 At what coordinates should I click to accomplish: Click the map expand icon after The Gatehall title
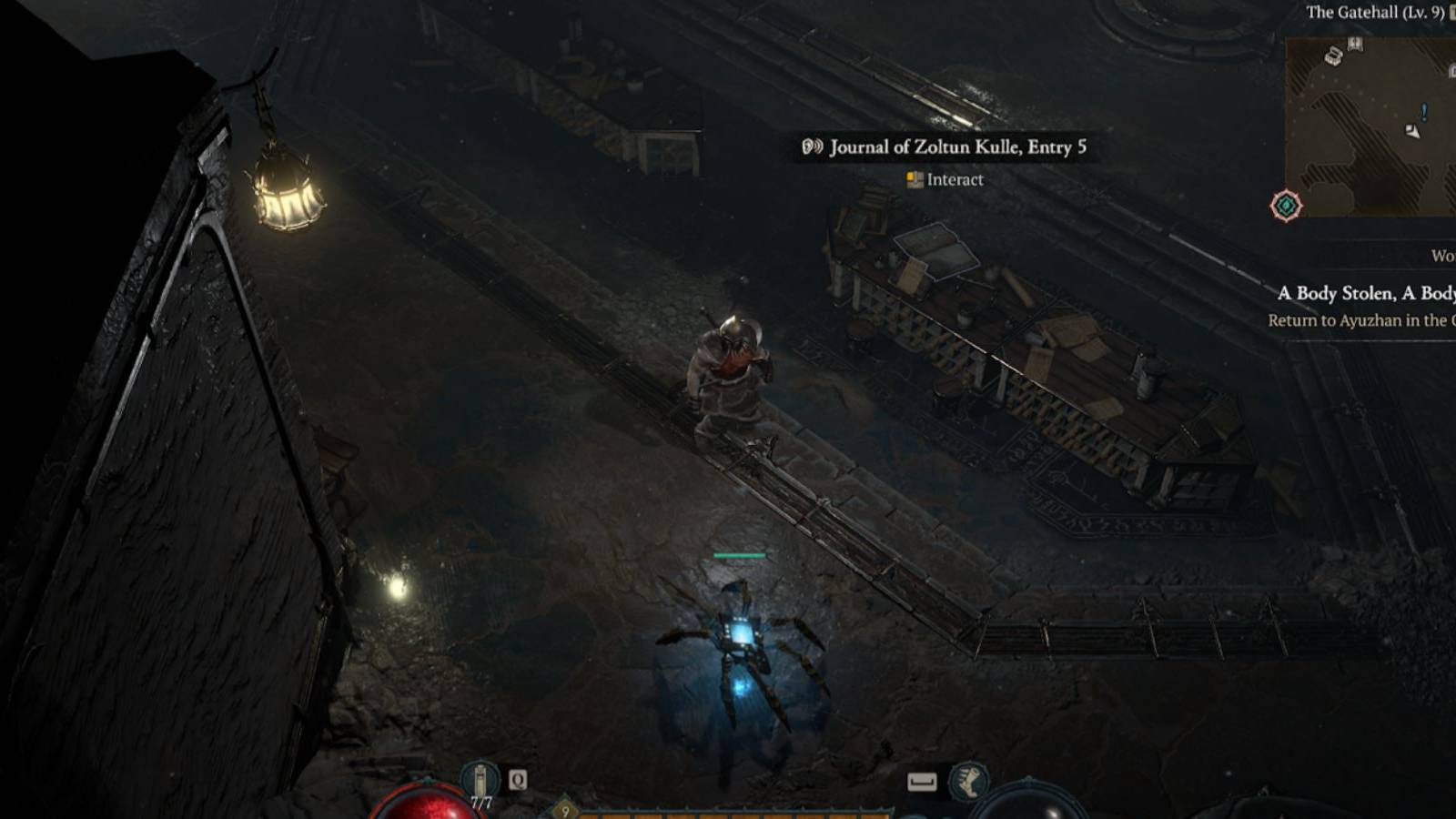pos(1451,12)
